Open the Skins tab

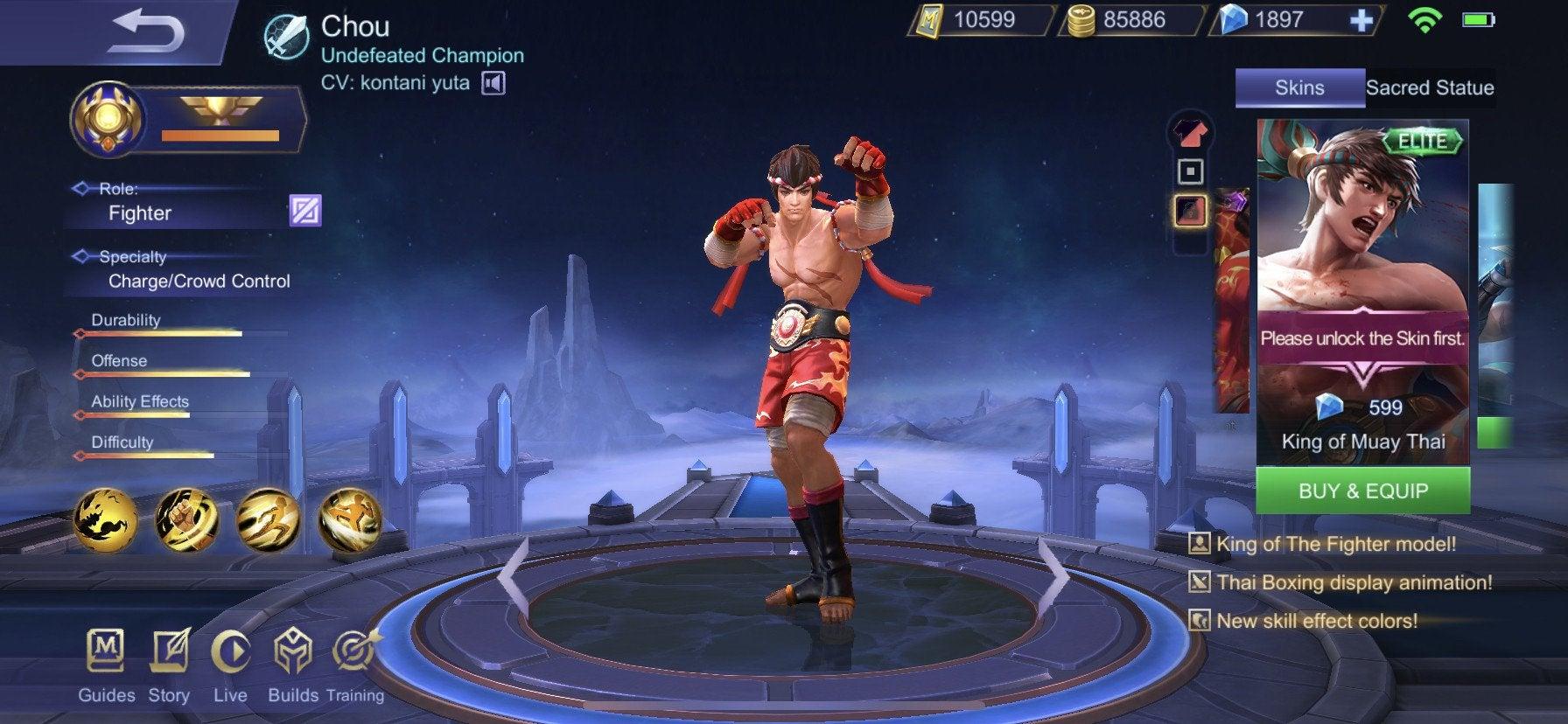(1298, 87)
